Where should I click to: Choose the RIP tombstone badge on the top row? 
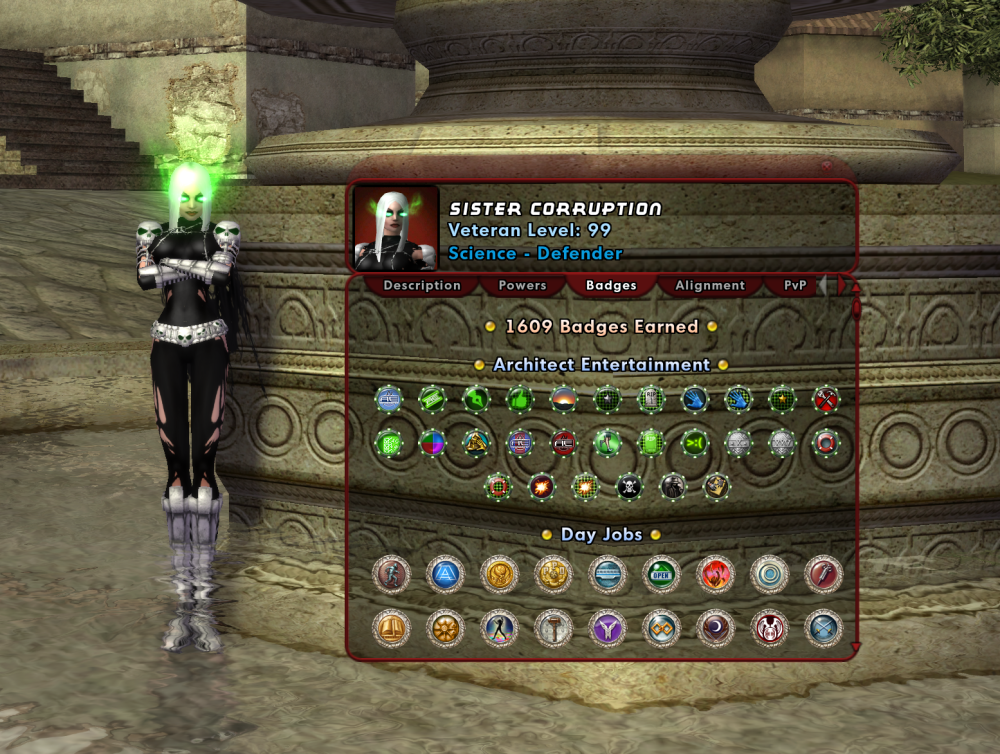pyautogui.click(x=651, y=400)
